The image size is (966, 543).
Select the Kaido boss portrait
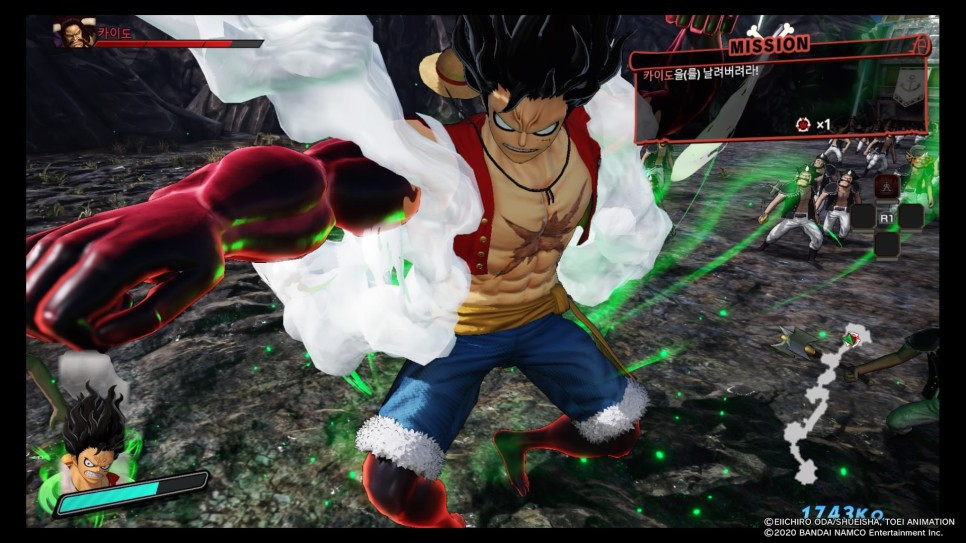(73, 35)
